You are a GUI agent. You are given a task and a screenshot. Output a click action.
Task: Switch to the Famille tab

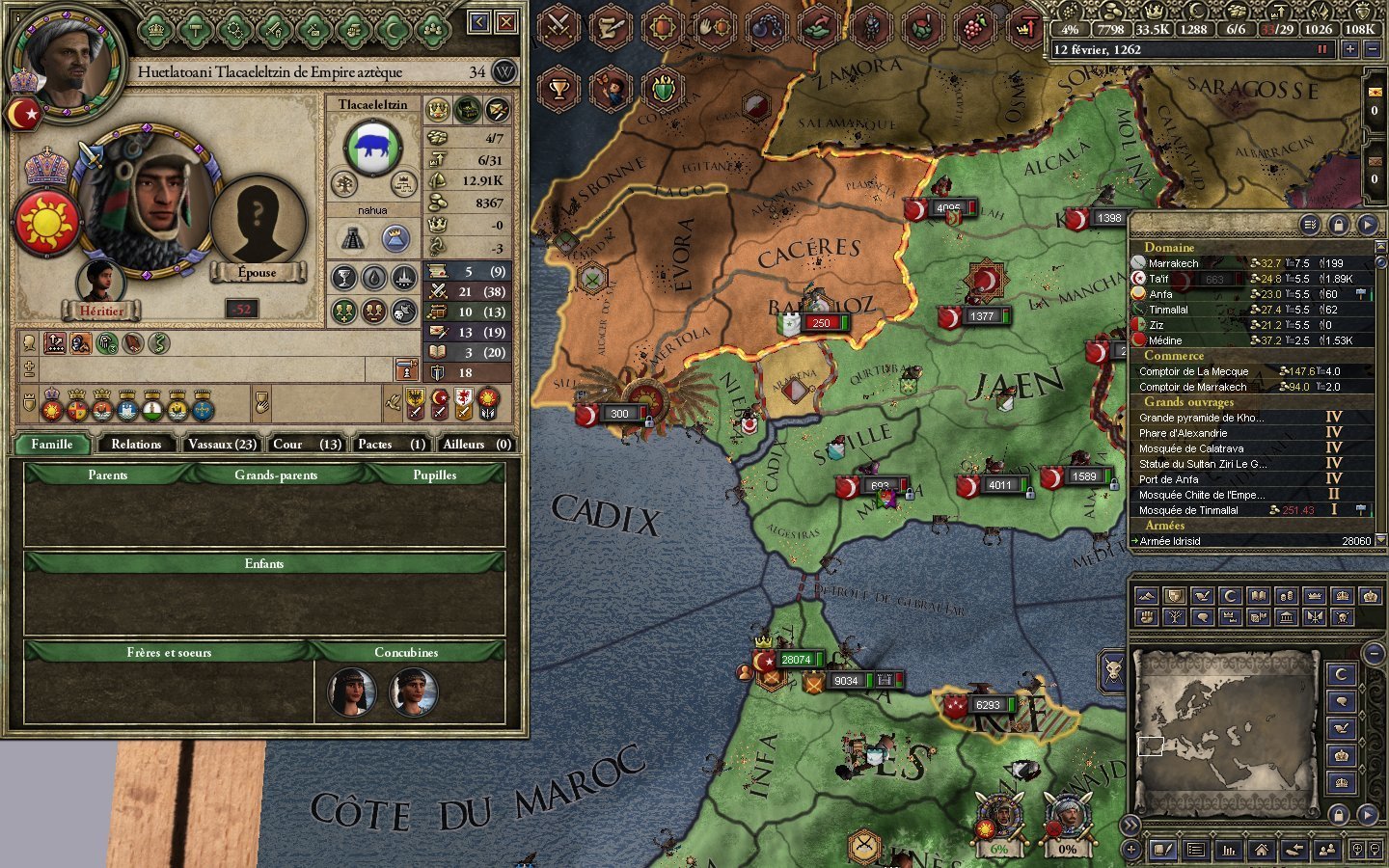coord(52,444)
